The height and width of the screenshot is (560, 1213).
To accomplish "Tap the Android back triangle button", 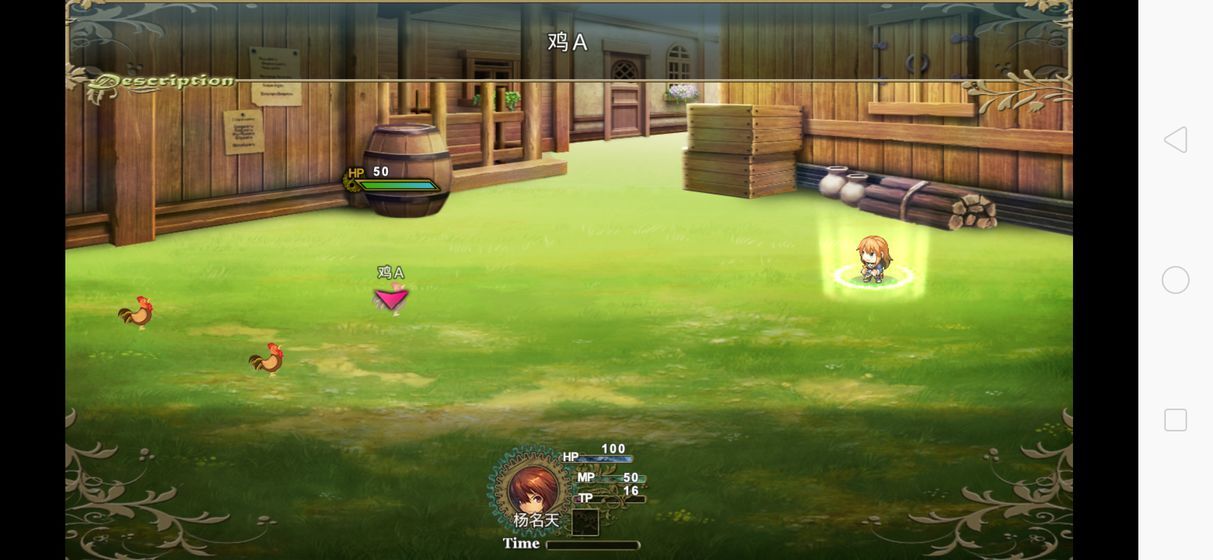I will coord(1176,140).
